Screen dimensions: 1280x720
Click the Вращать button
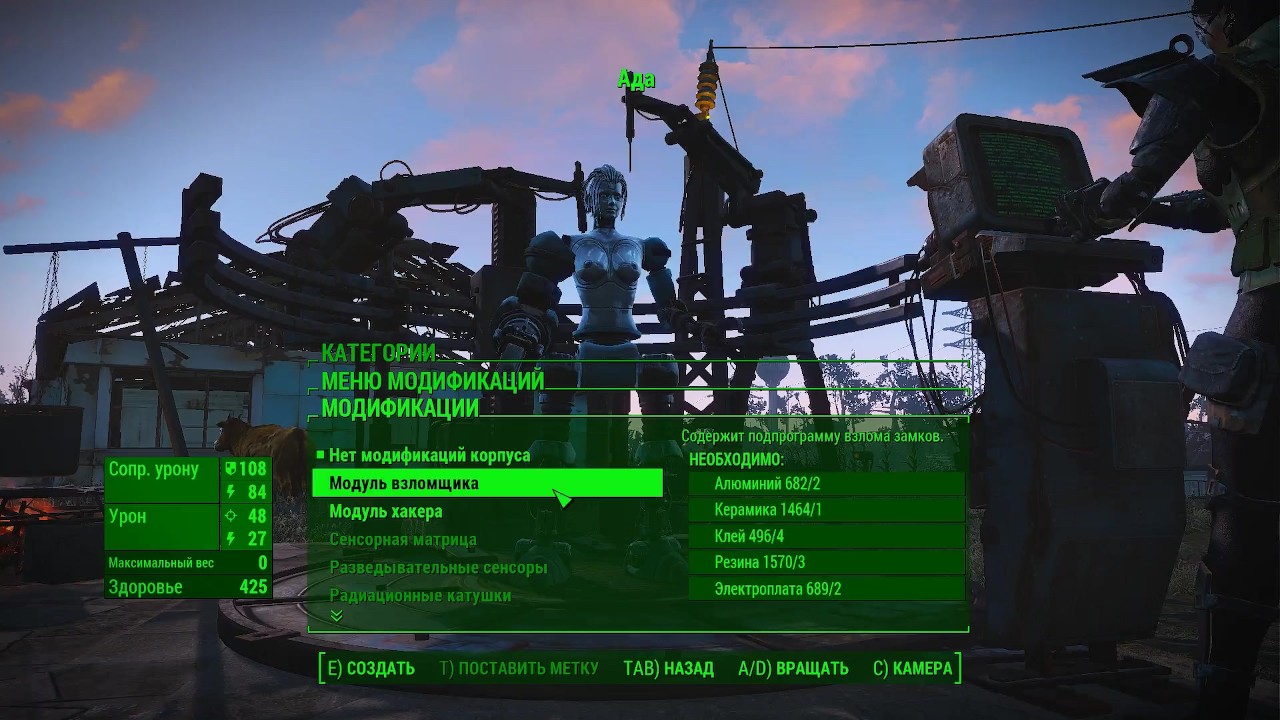(x=793, y=668)
